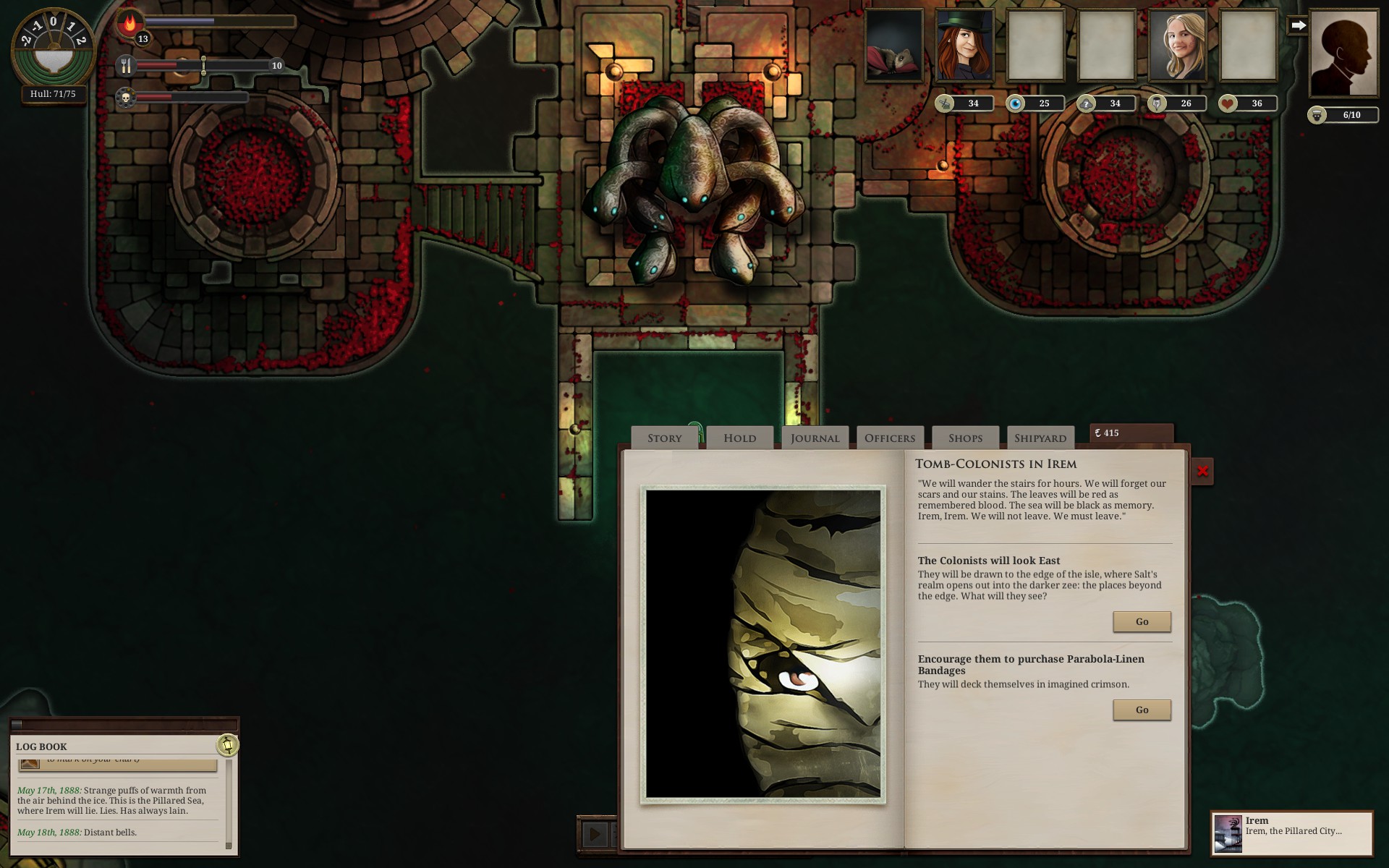Open the Veils stat showing 34

(x=1087, y=103)
